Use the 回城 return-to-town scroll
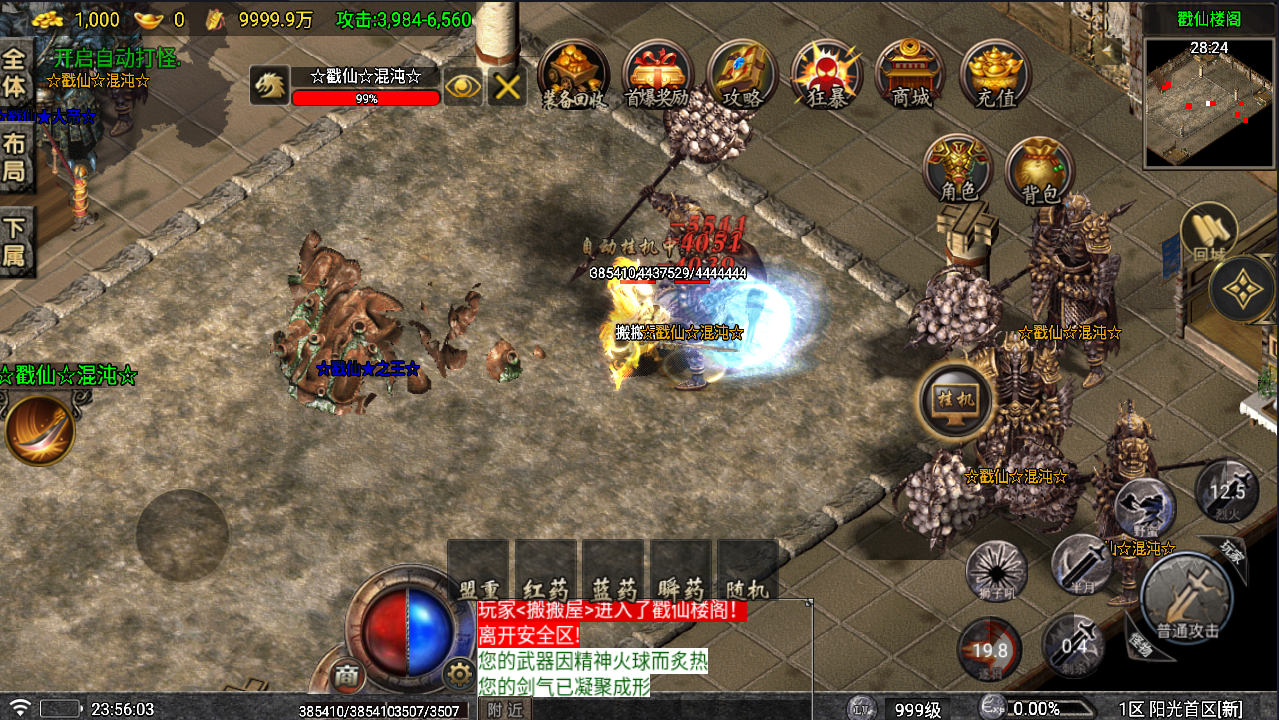This screenshot has height=720, width=1279. (1209, 236)
